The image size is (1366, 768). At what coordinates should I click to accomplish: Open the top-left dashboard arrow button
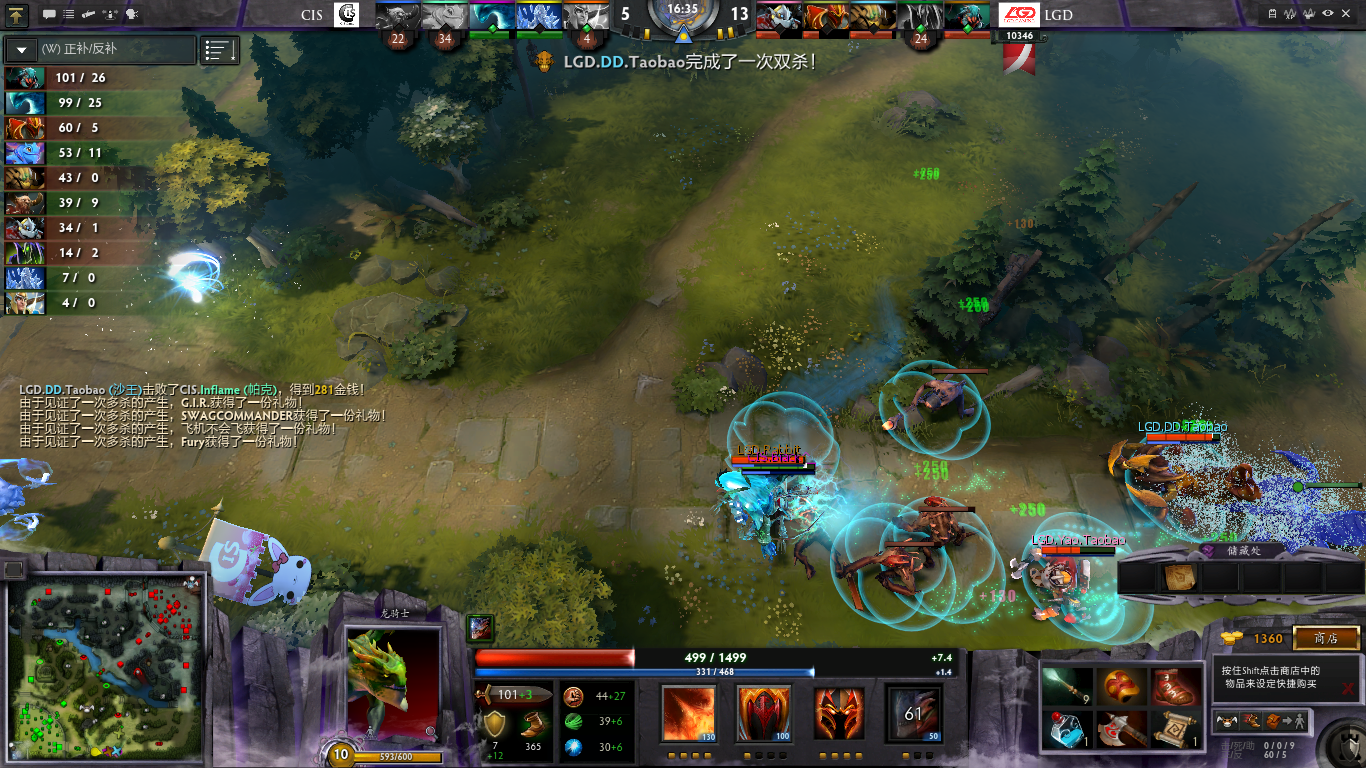point(17,14)
